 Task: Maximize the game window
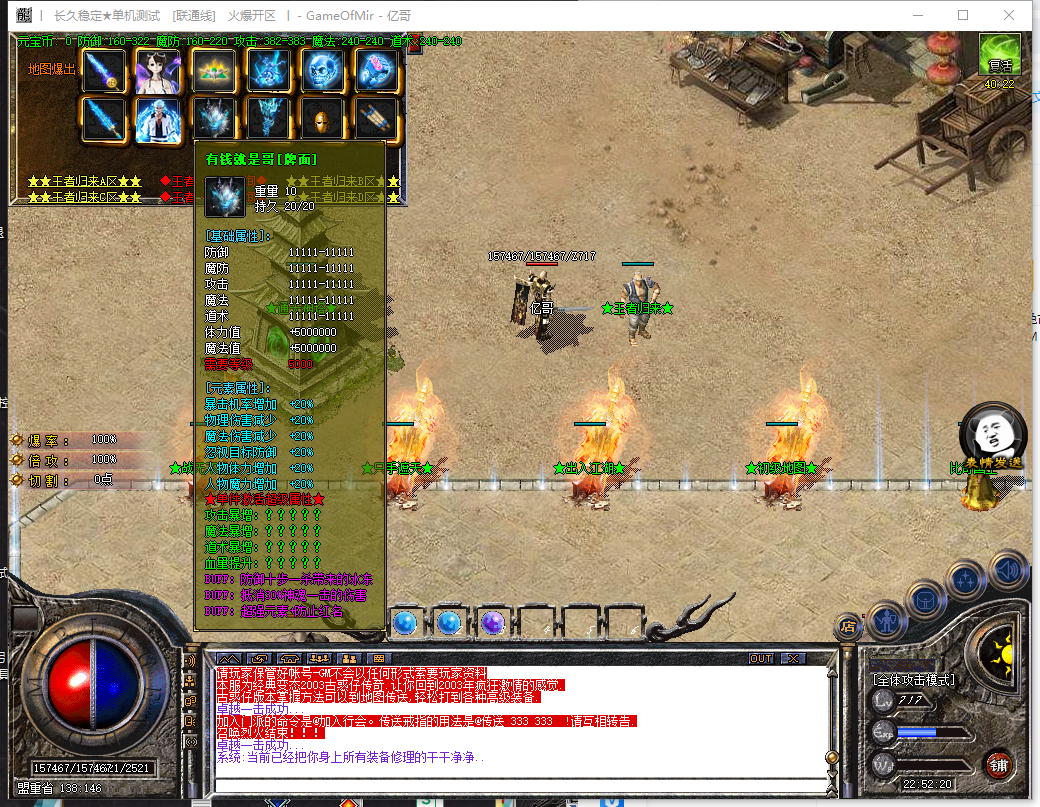coord(963,15)
